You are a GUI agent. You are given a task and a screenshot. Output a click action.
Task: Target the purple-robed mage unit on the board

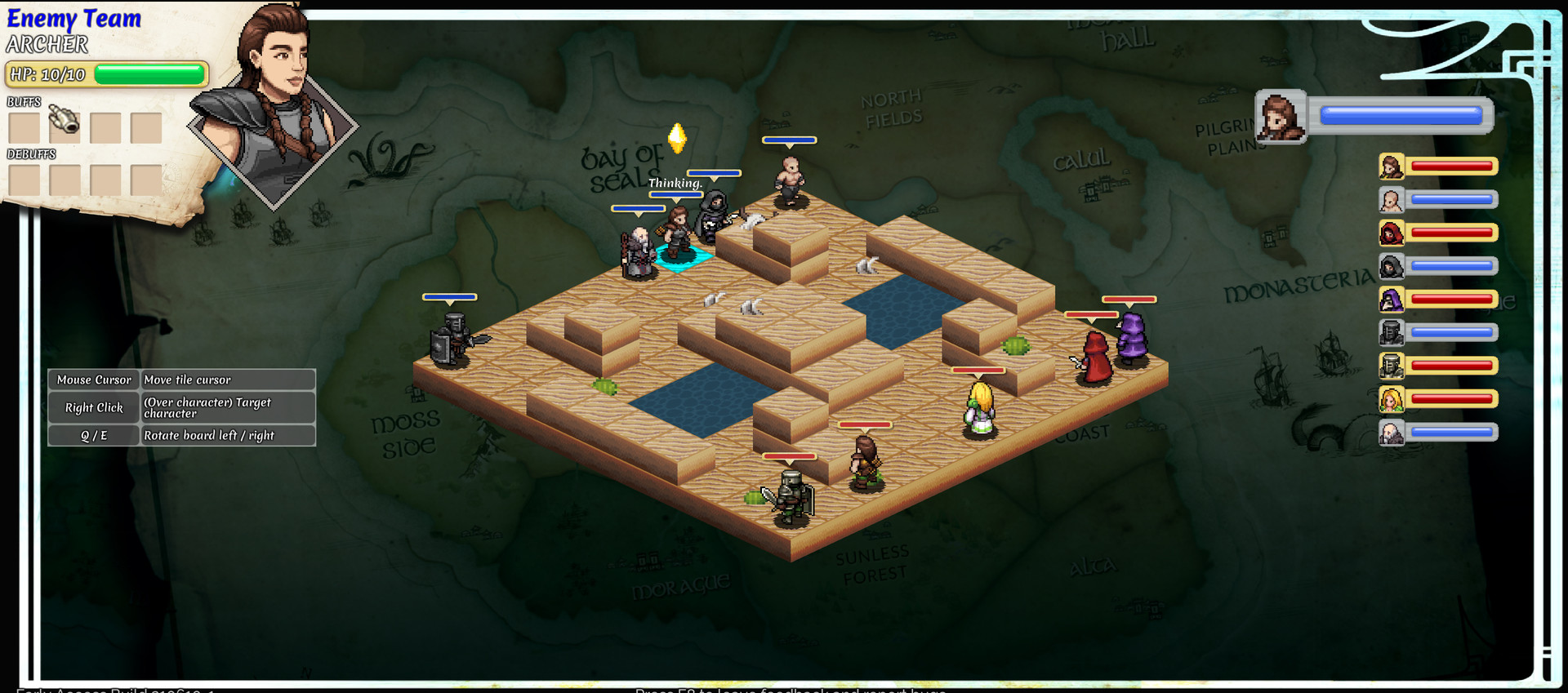pos(1132,337)
